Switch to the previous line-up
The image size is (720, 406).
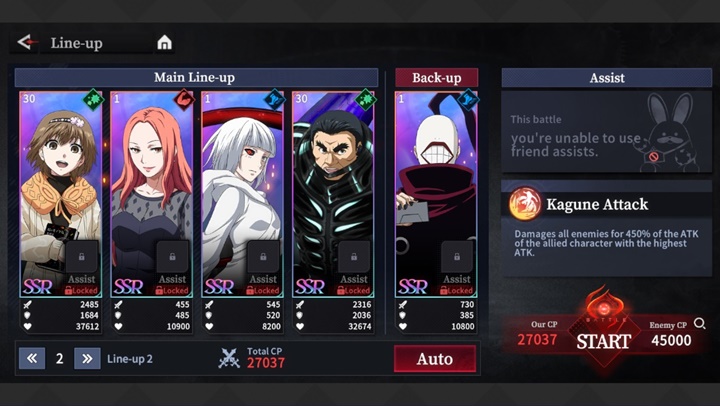click(31, 358)
